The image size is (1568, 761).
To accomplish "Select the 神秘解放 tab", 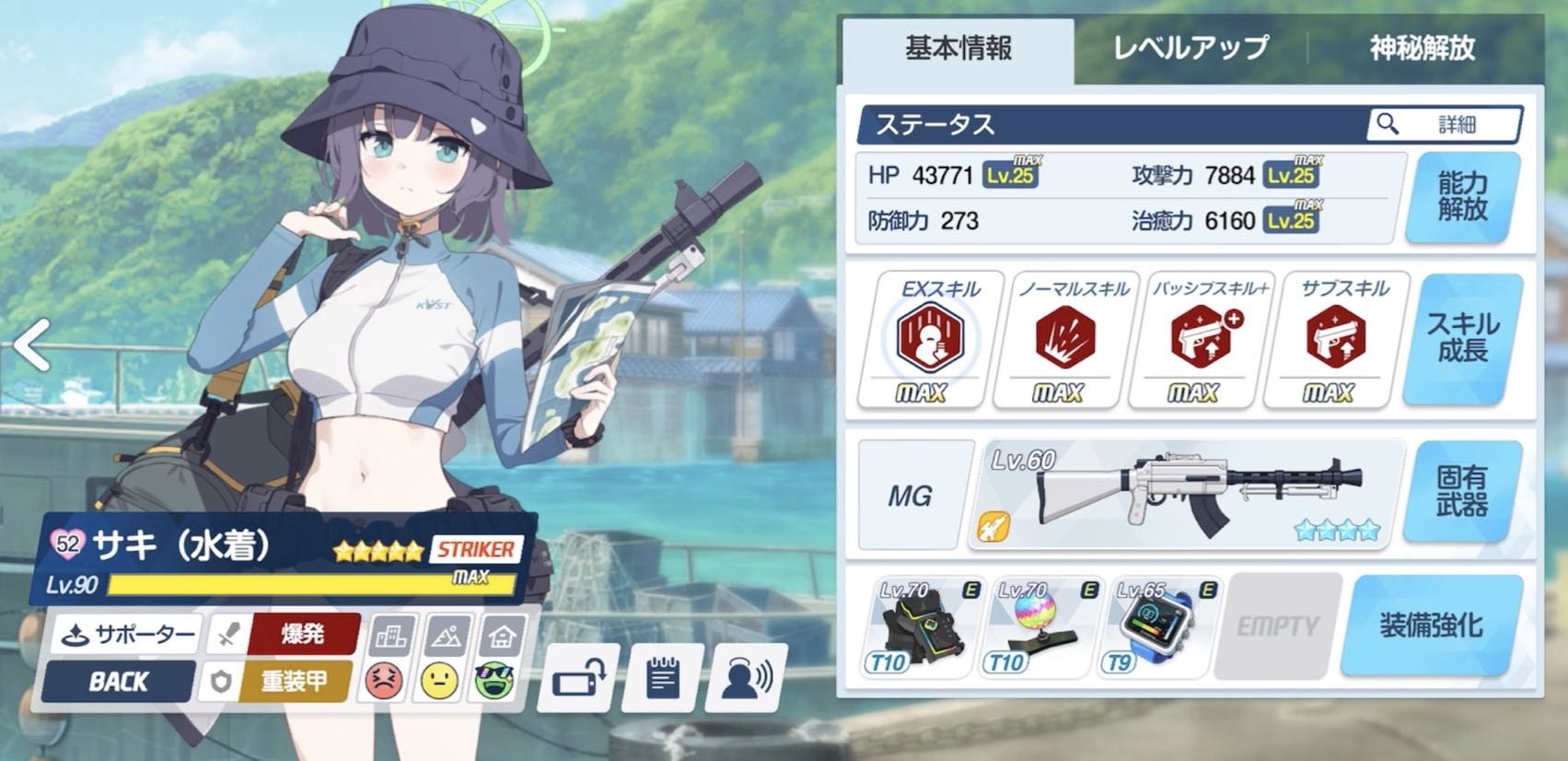I will (x=1422, y=49).
